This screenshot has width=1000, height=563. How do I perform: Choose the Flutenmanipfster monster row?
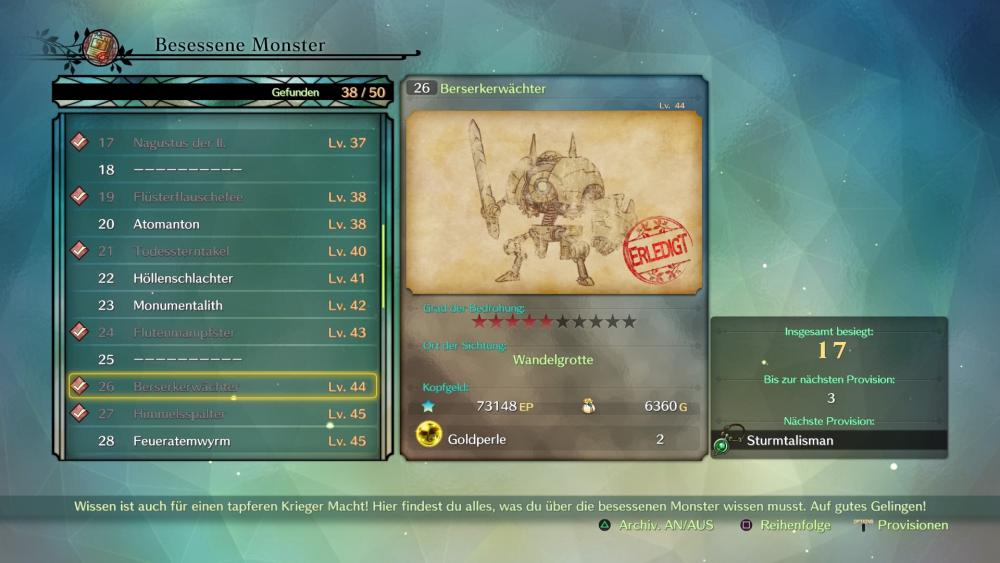222,332
